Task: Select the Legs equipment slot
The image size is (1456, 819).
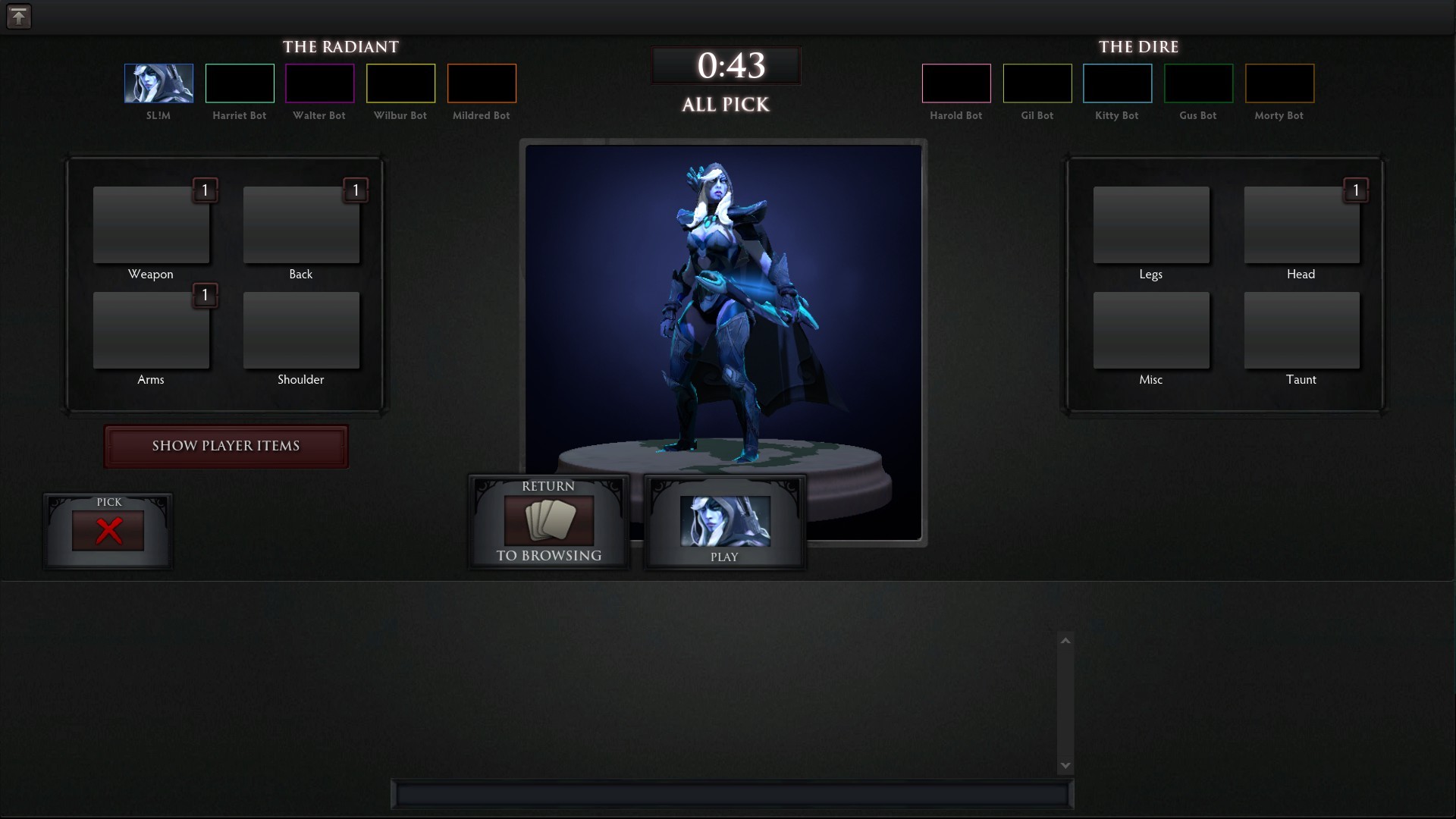Action: (1150, 225)
